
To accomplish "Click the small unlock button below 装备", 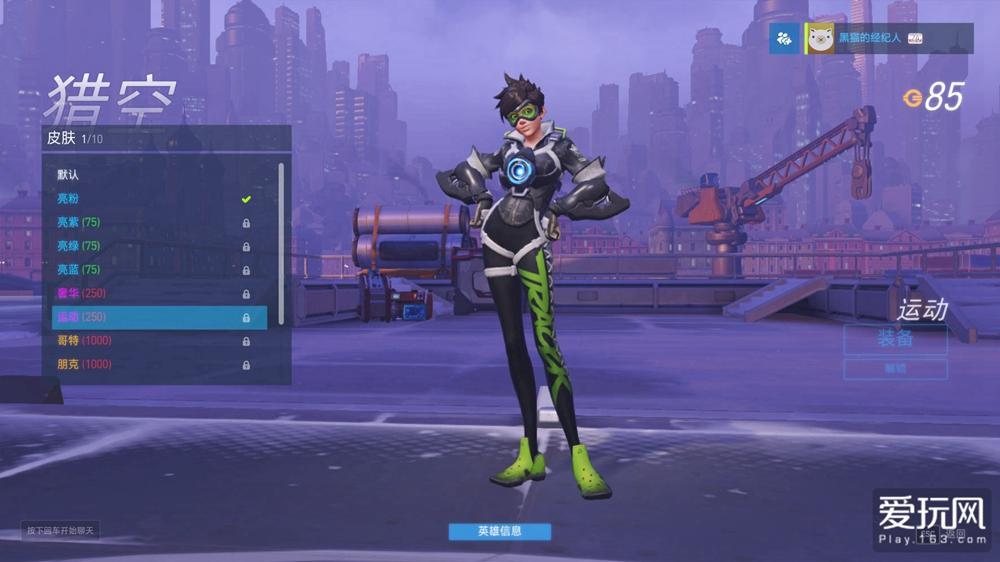I will [x=895, y=369].
